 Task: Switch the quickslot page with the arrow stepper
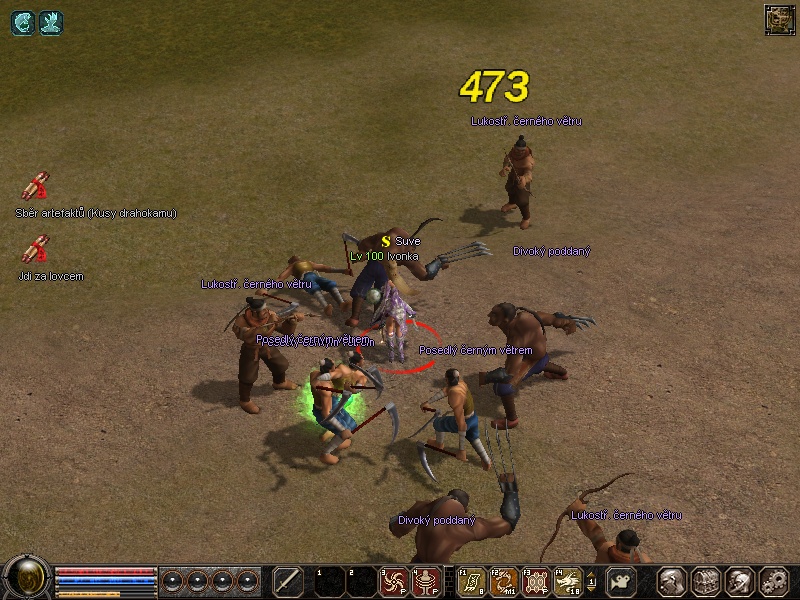(x=591, y=581)
